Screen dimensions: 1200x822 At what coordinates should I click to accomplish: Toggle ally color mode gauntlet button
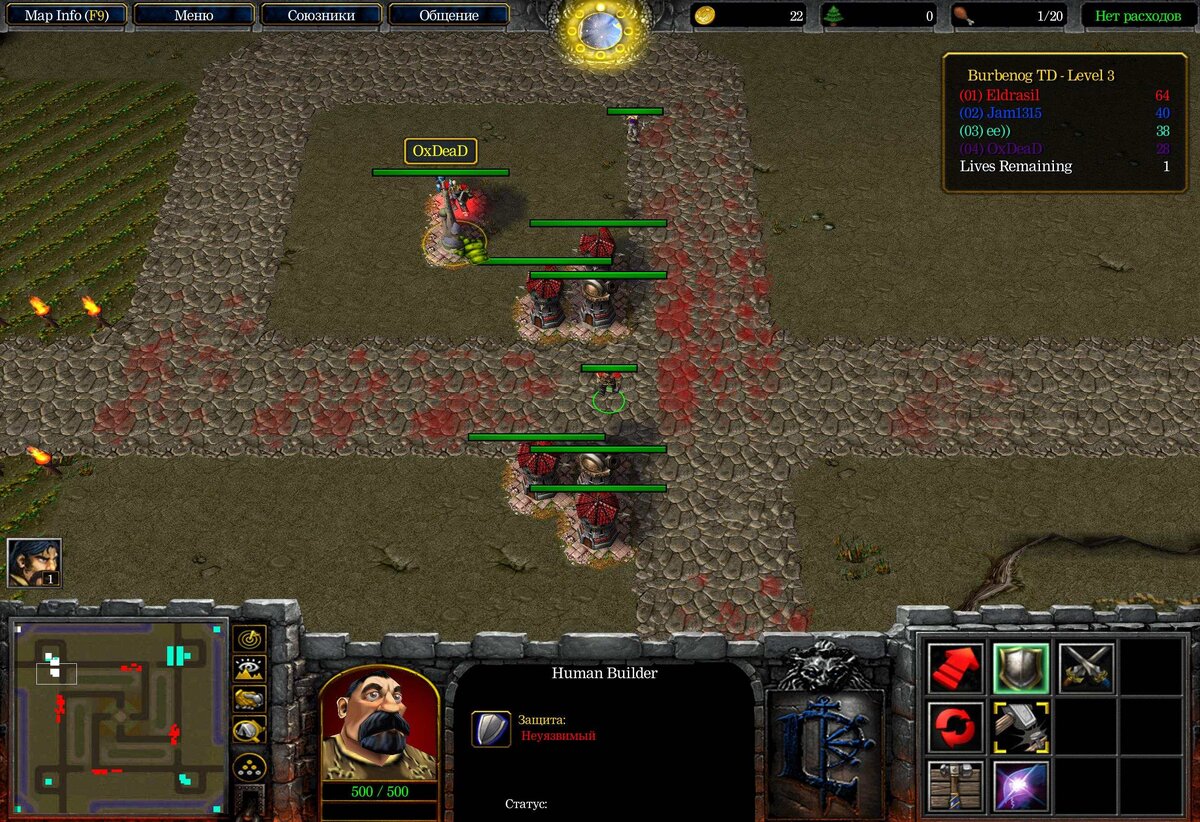tap(249, 700)
